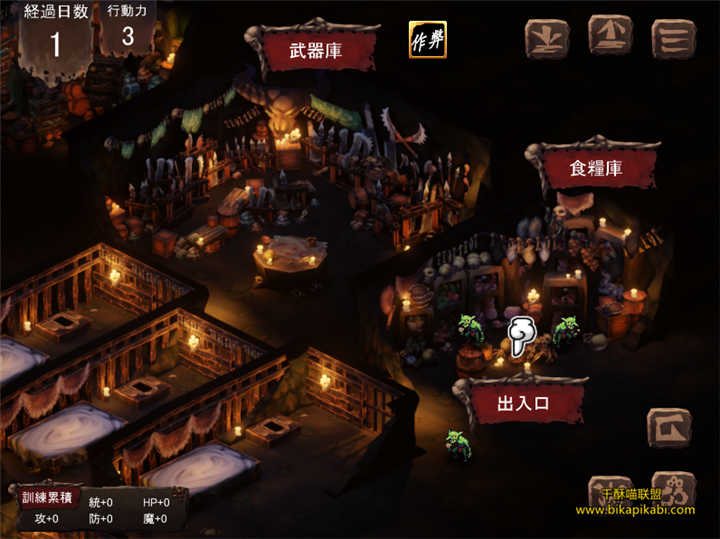Open the 作弊 cheat button

(x=427, y=40)
